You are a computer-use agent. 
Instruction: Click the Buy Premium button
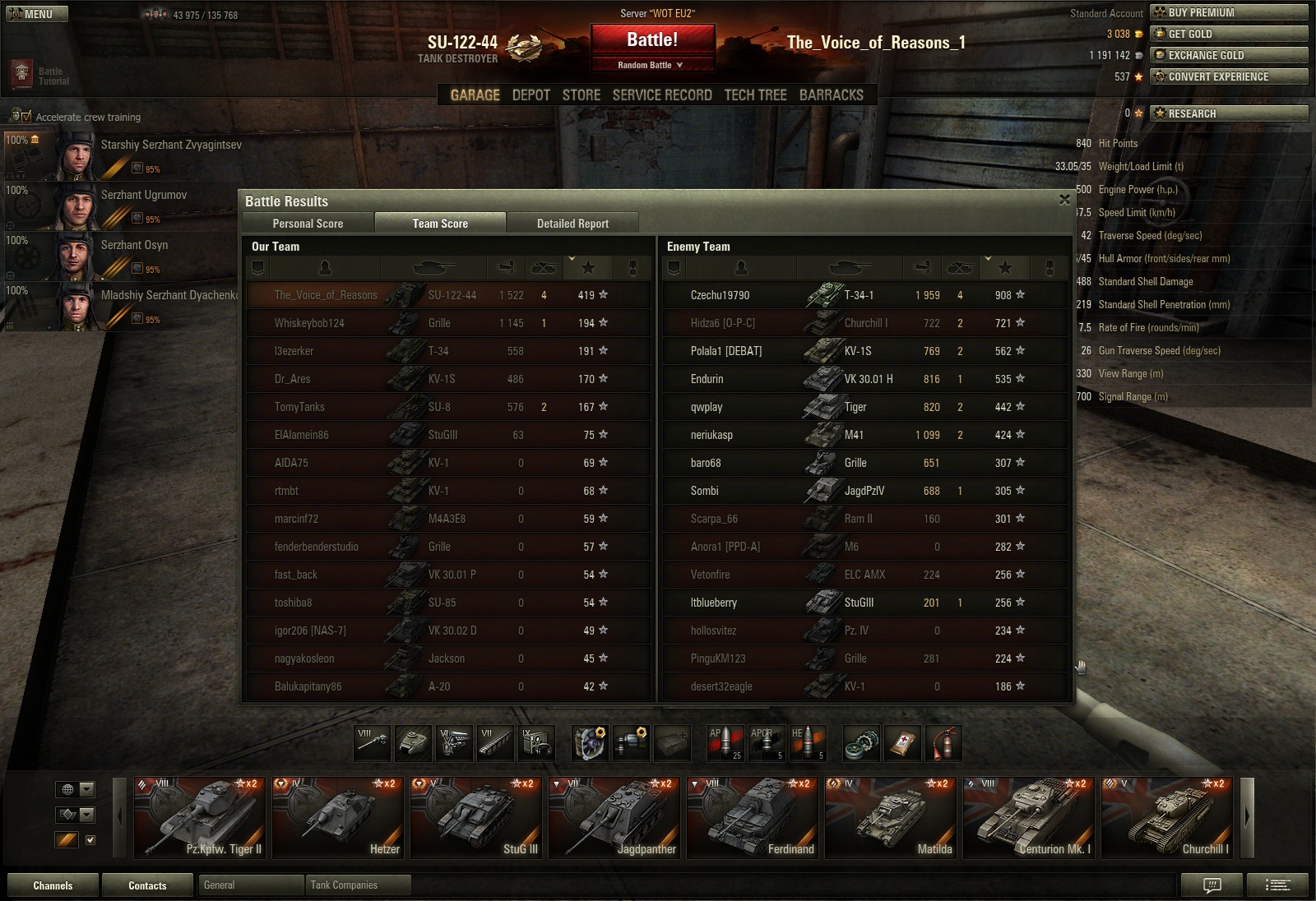(x=1229, y=12)
